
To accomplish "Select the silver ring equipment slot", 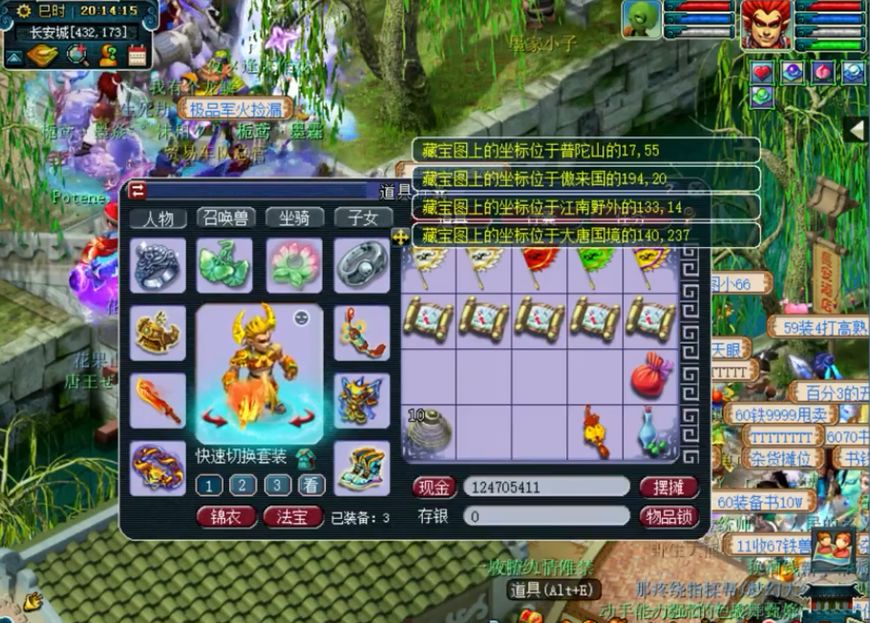I will point(361,264).
